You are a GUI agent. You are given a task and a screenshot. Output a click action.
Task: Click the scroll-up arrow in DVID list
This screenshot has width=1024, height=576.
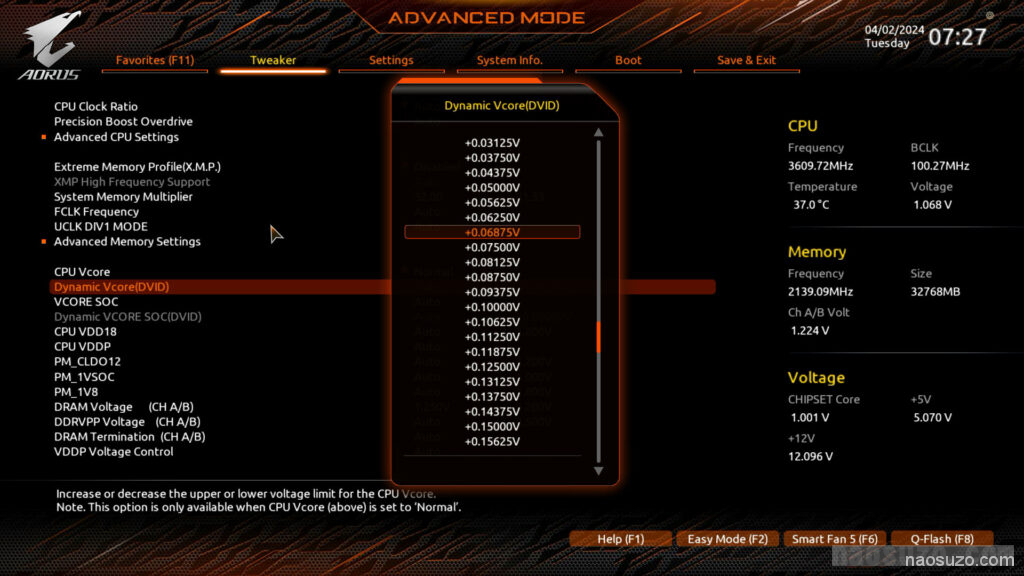coord(599,132)
